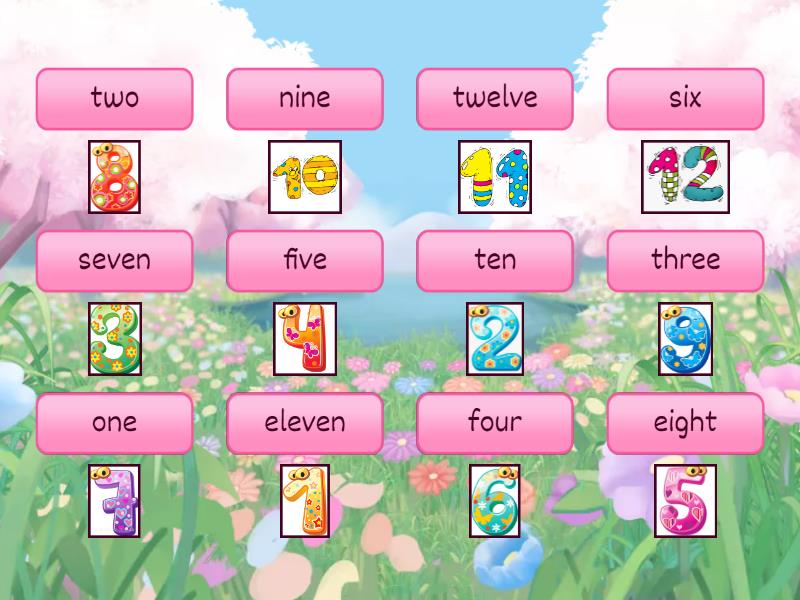Image resolution: width=800 pixels, height=600 pixels.
Task: Choose the "eleven" word tile
Action: coord(305,423)
